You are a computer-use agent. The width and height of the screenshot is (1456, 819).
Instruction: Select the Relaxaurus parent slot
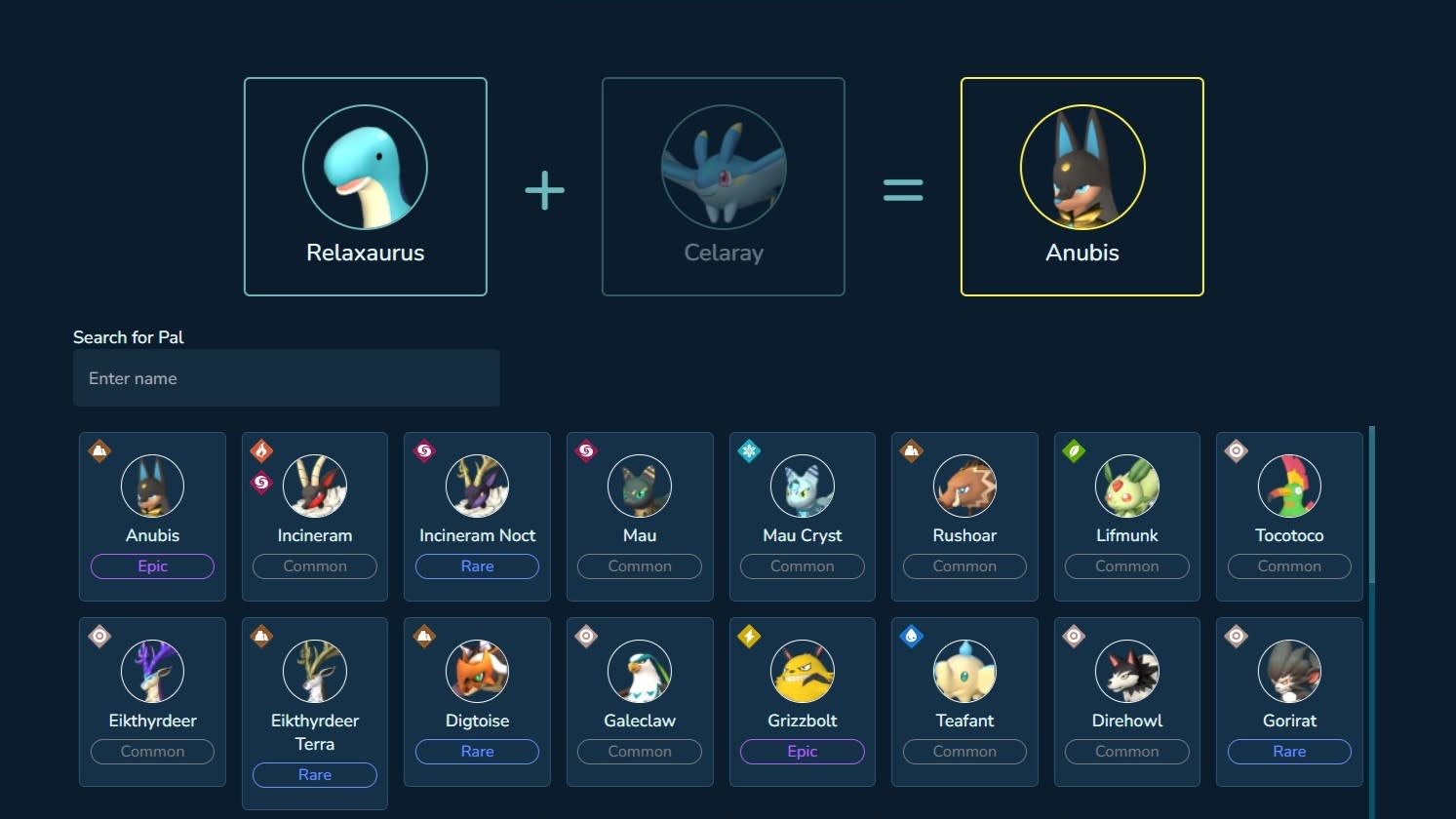pos(365,185)
